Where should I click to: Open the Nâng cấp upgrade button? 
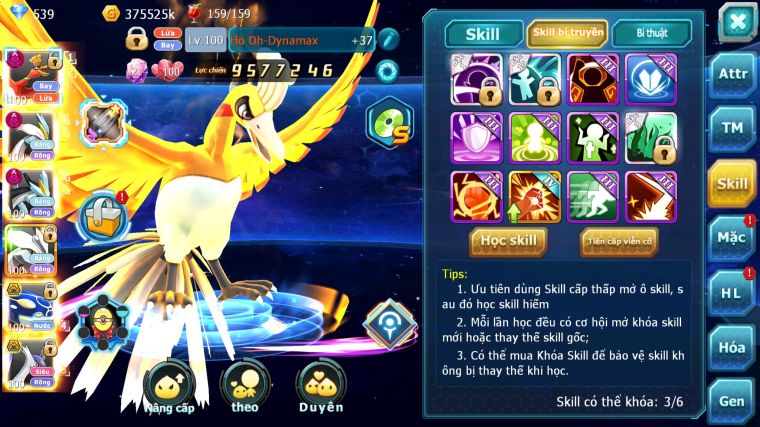(x=167, y=388)
